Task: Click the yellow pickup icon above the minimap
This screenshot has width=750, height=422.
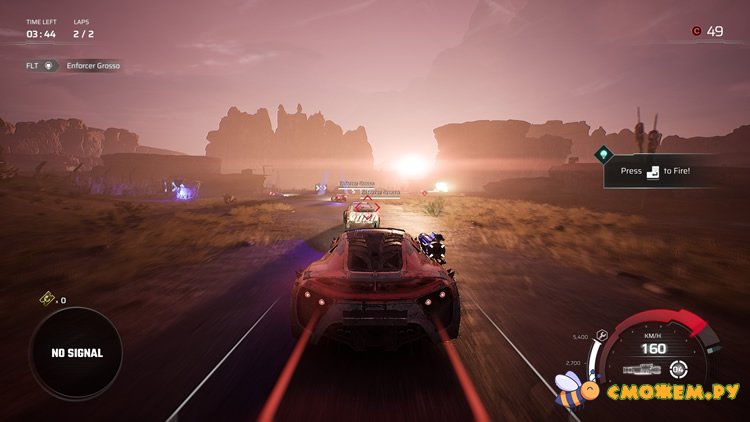Action: click(46, 299)
